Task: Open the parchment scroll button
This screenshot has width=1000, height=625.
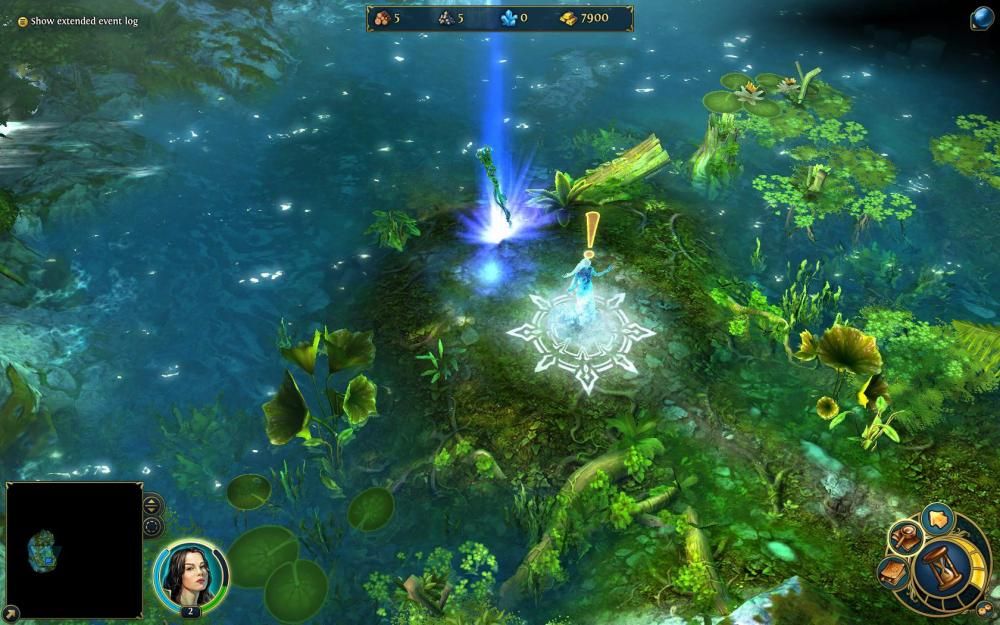Action: pyautogui.click(x=894, y=571)
